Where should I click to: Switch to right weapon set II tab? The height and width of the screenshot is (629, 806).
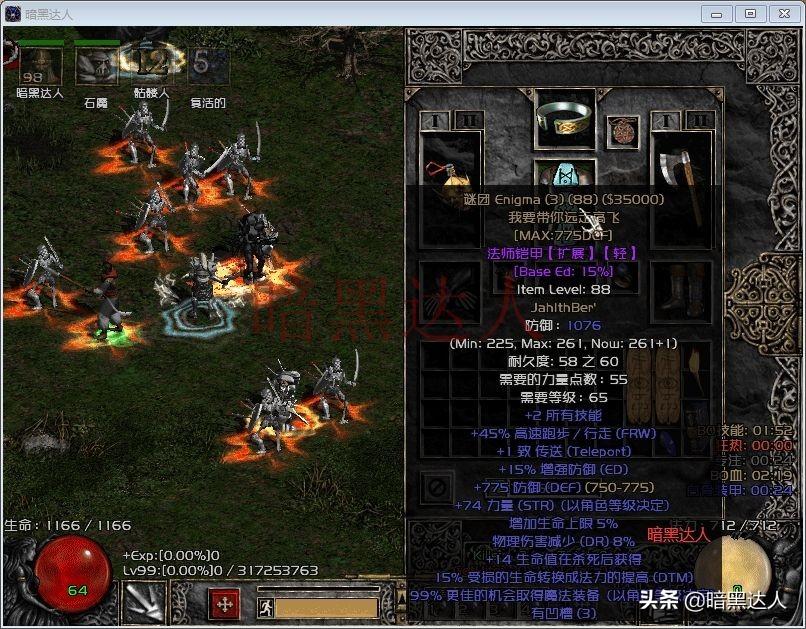pos(701,121)
